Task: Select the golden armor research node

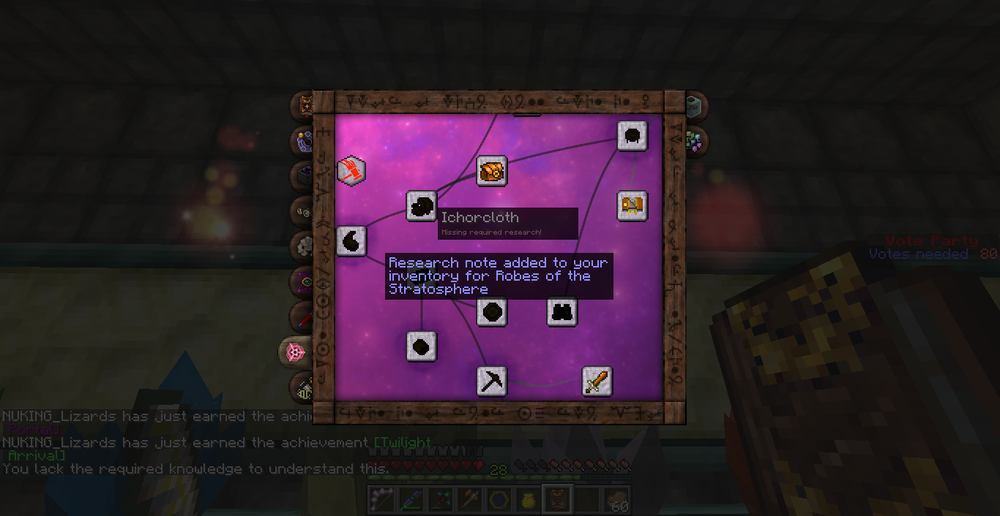Action: [631, 206]
